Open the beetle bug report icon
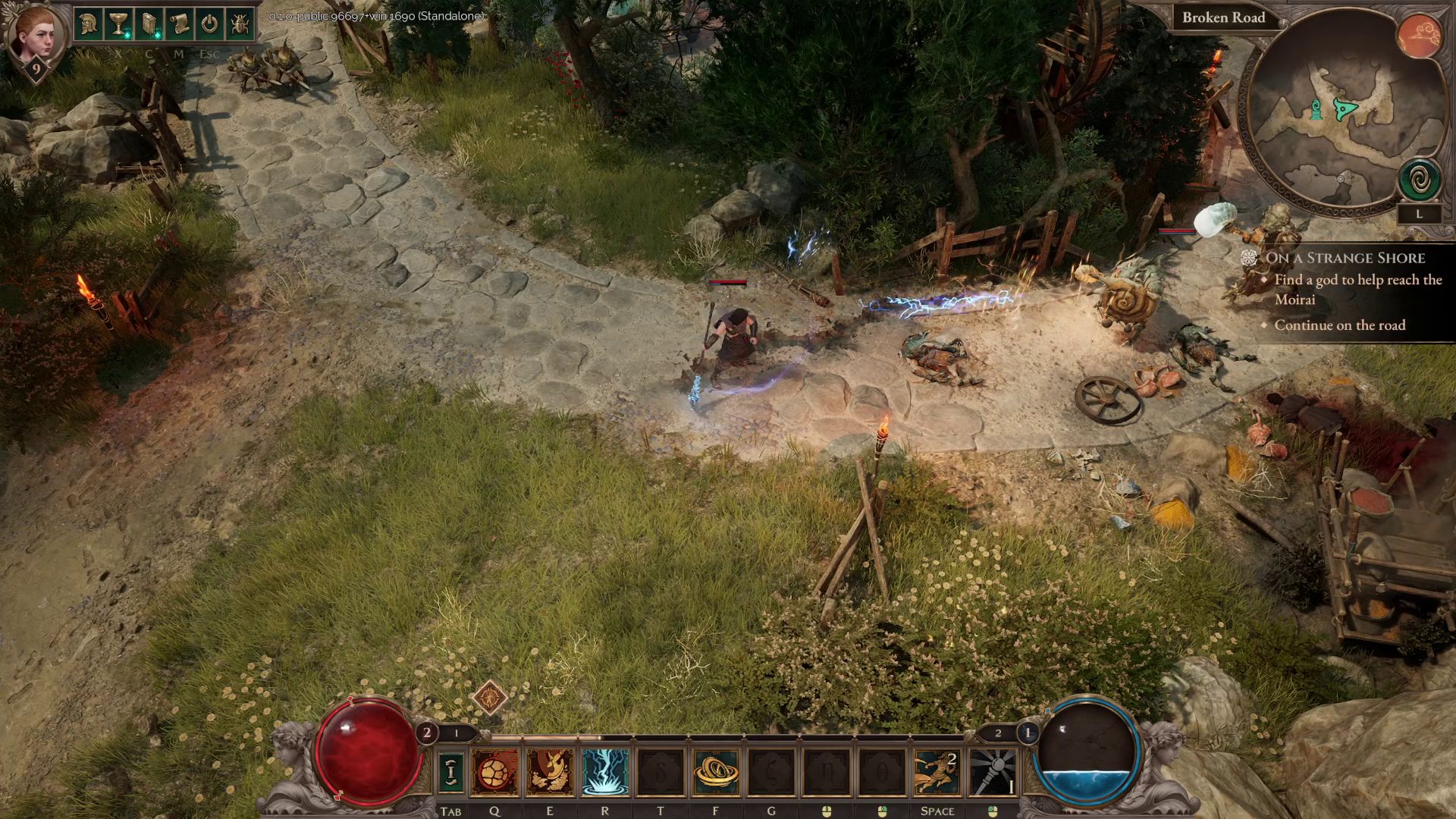Viewport: 1456px width, 819px height. tap(240, 24)
